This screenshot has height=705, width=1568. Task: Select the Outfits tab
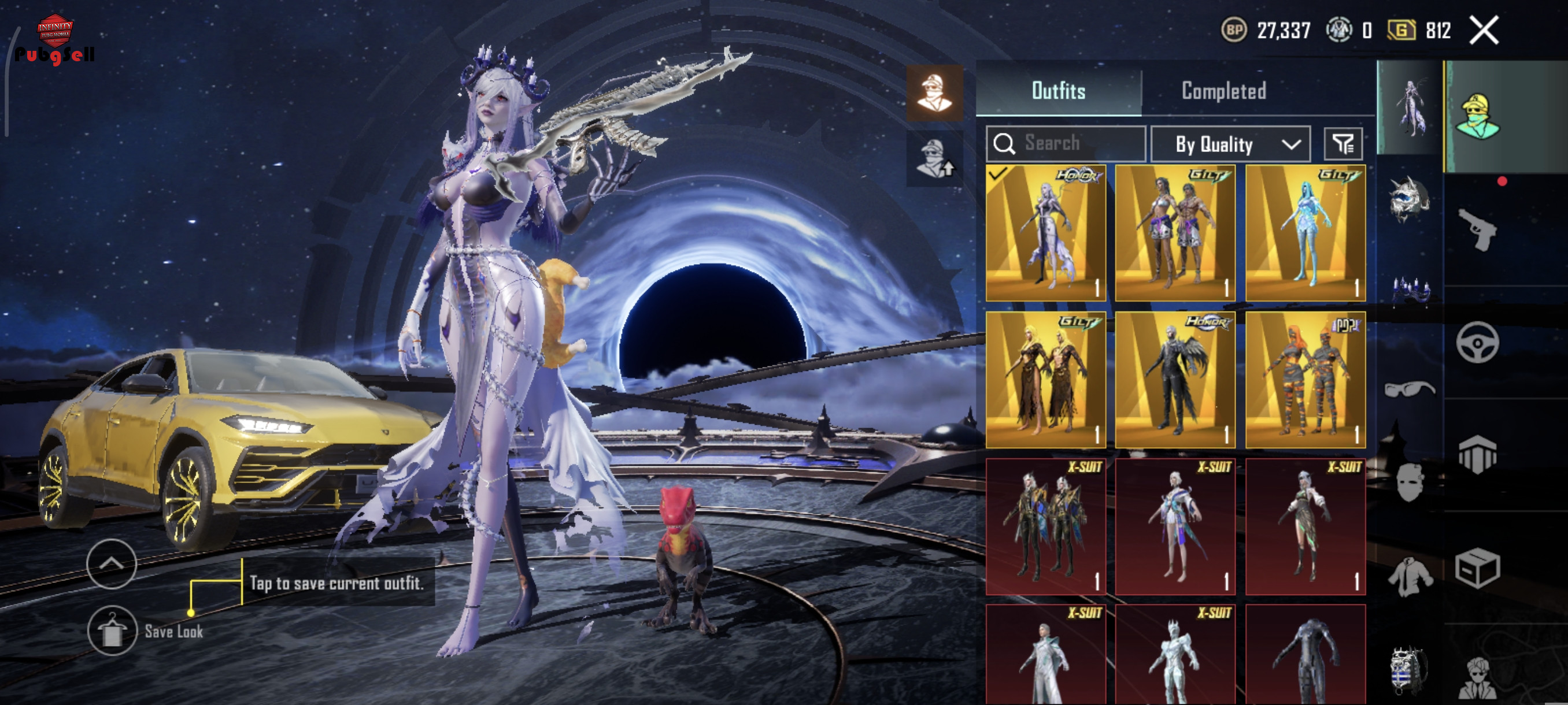coord(1058,91)
